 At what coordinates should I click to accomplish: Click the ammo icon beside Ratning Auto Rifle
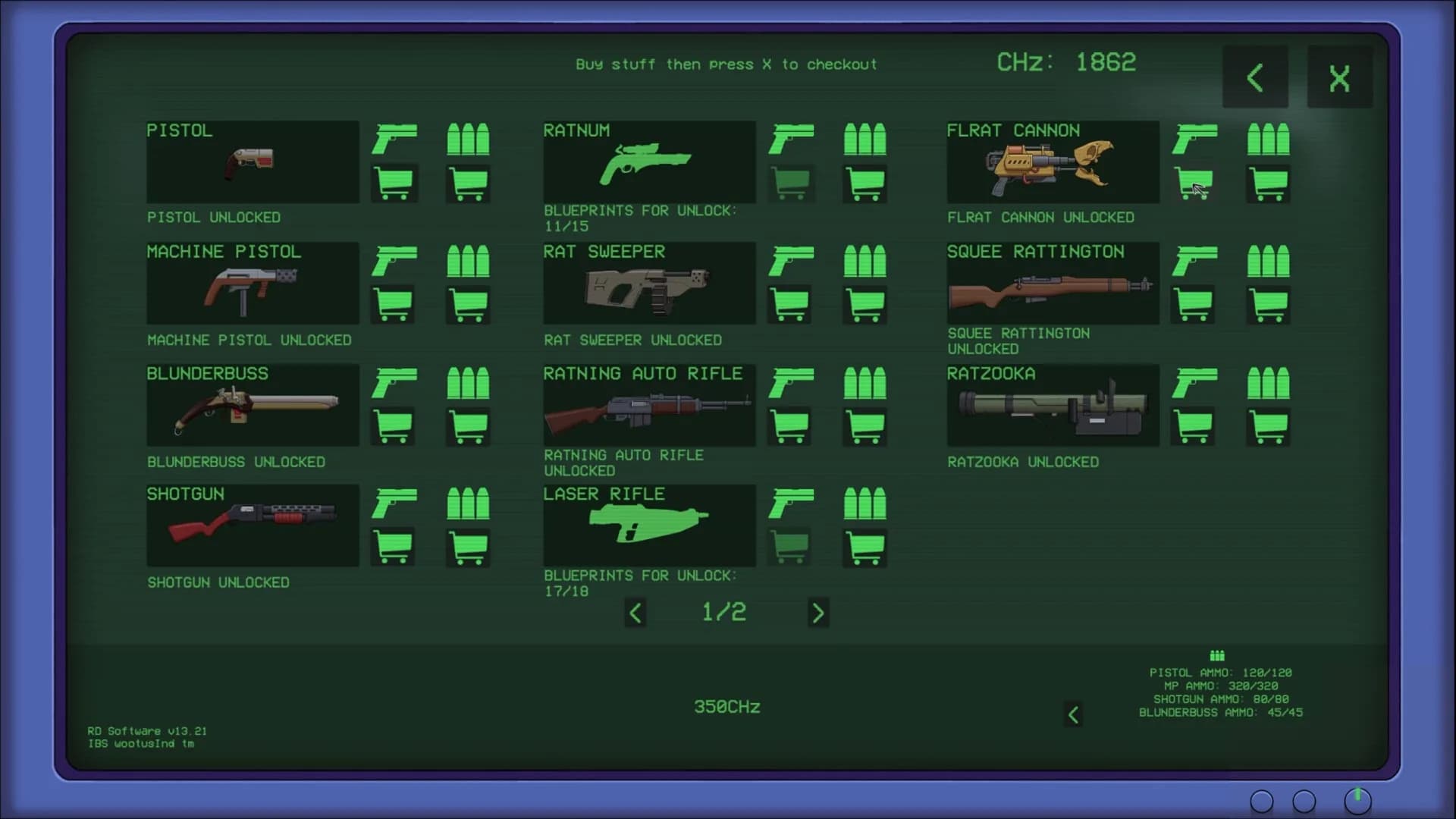click(x=864, y=382)
